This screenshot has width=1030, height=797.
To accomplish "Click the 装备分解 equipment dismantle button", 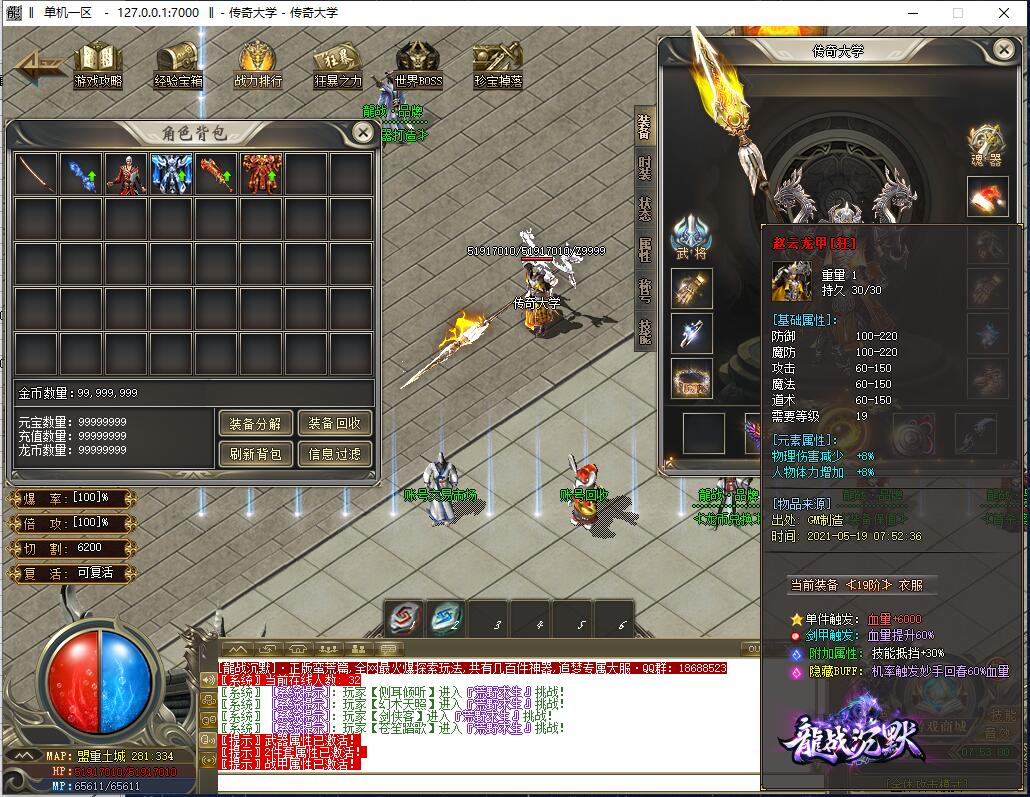I will [x=254, y=423].
